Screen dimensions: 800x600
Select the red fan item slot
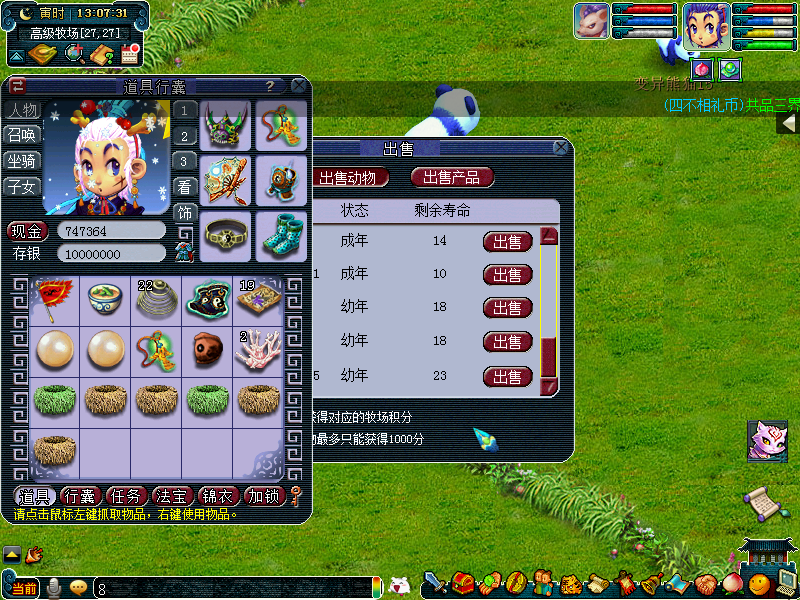point(53,297)
